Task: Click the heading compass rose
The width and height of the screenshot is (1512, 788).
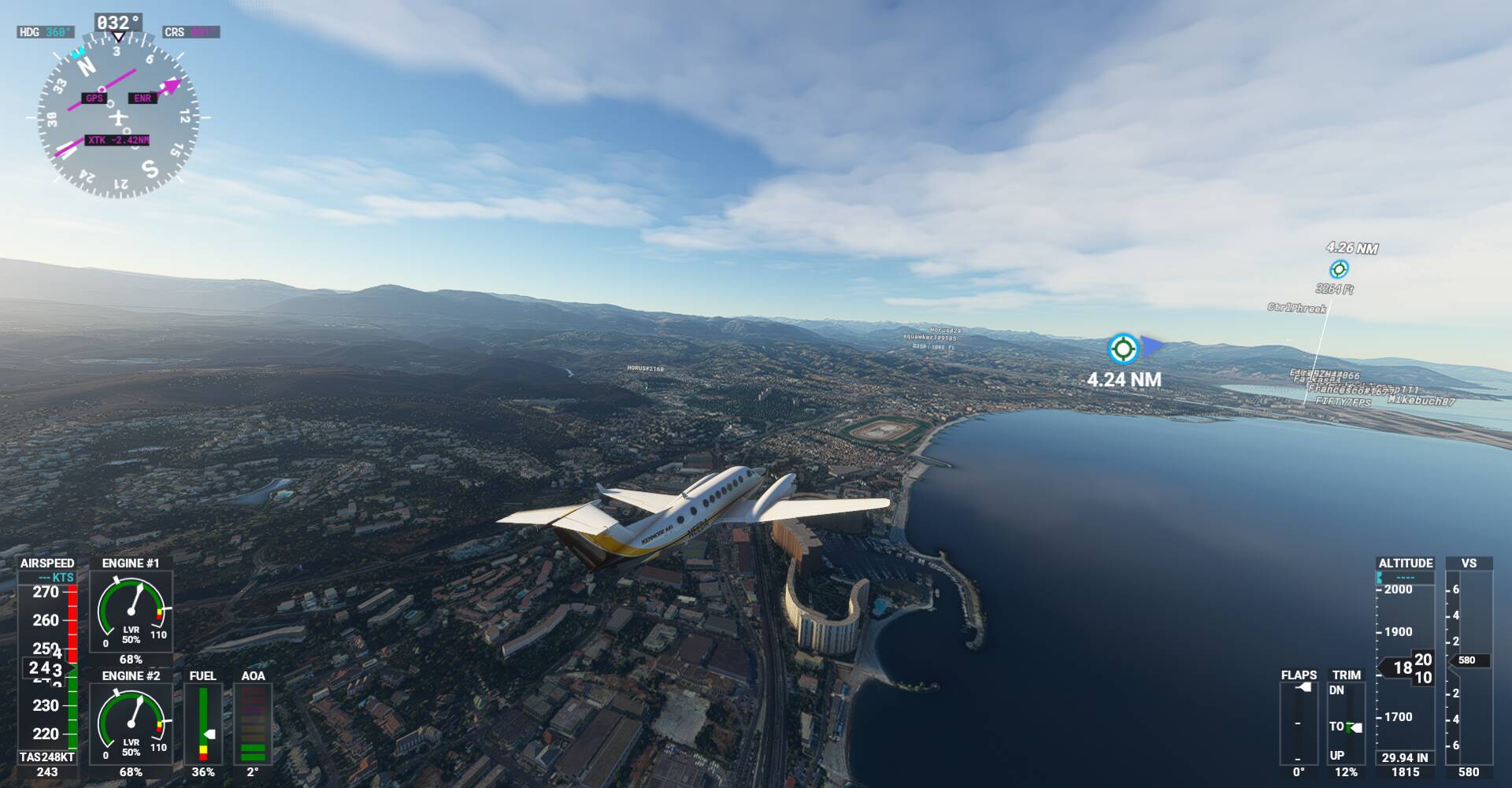Action: tap(118, 119)
